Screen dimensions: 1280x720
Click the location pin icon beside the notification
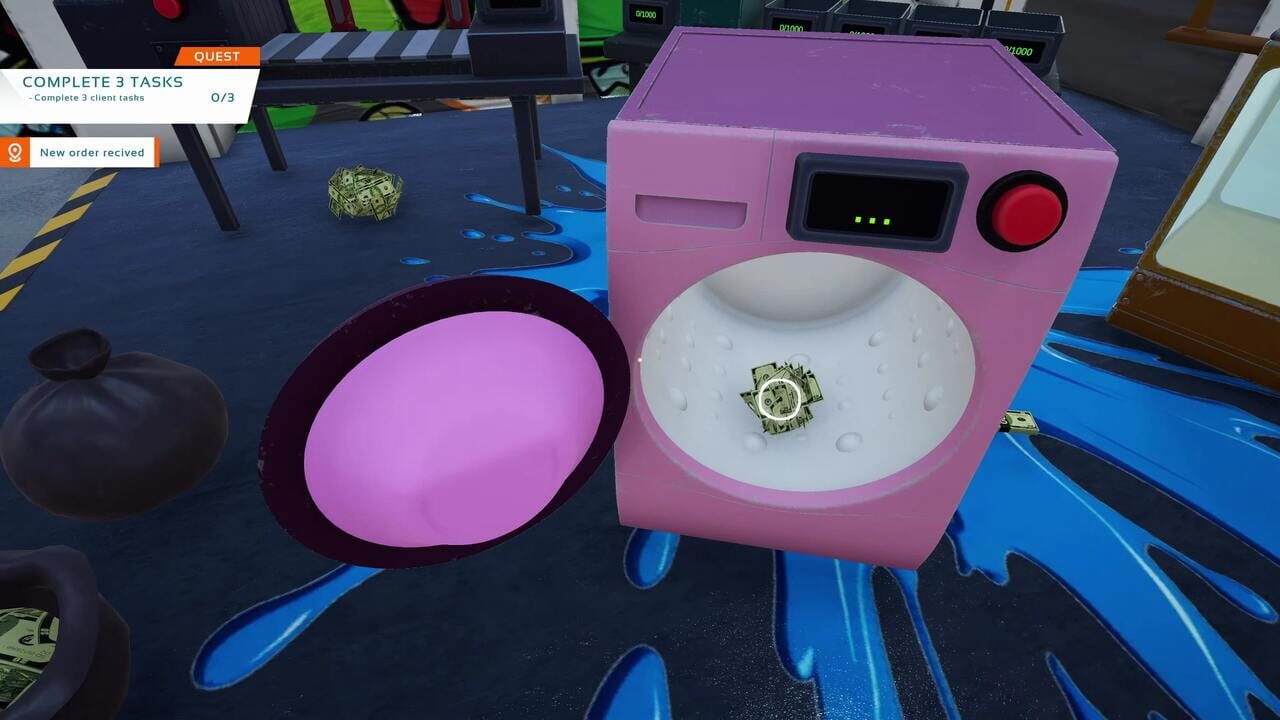coord(15,152)
